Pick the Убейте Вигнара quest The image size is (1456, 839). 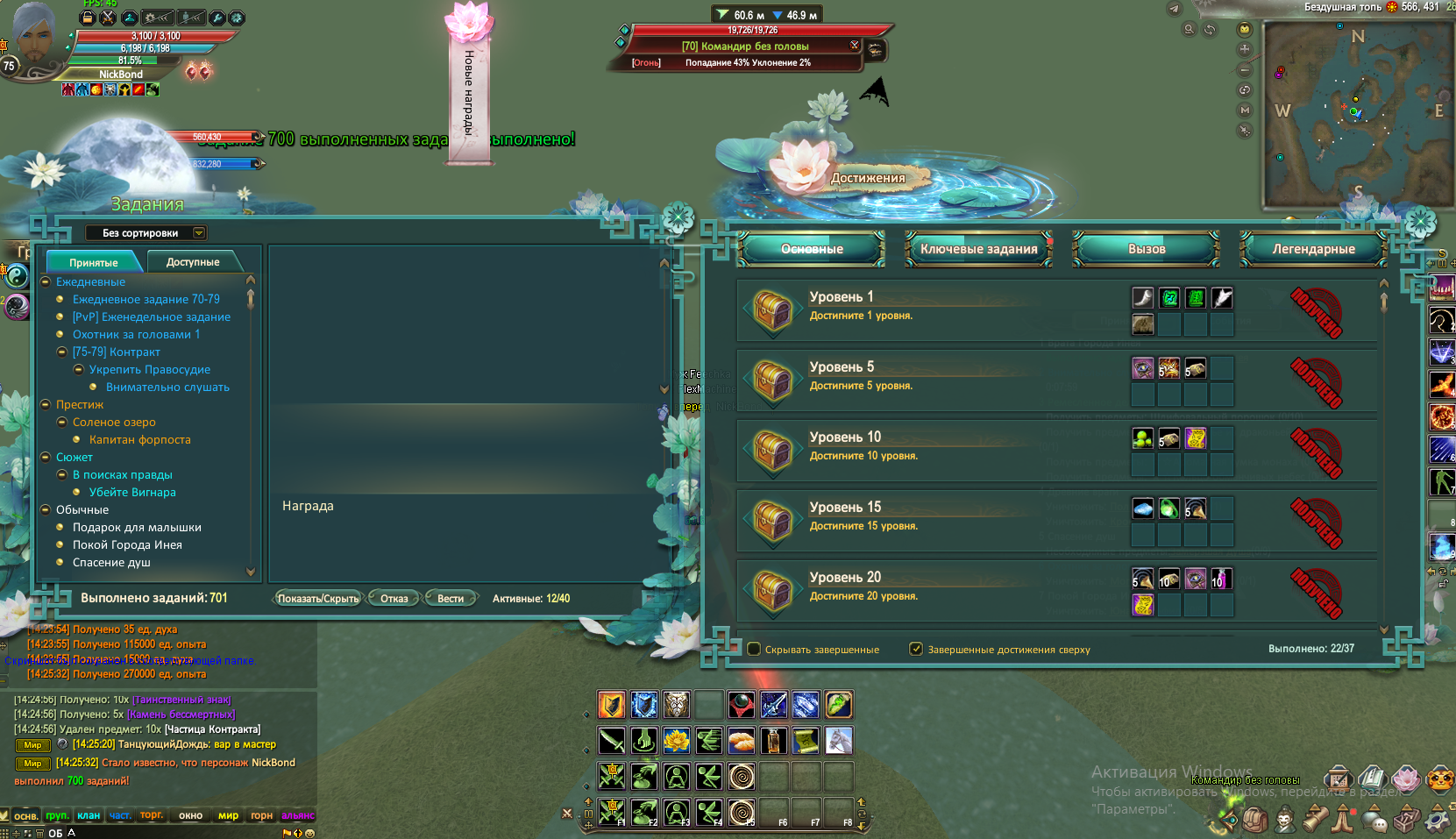tap(132, 493)
